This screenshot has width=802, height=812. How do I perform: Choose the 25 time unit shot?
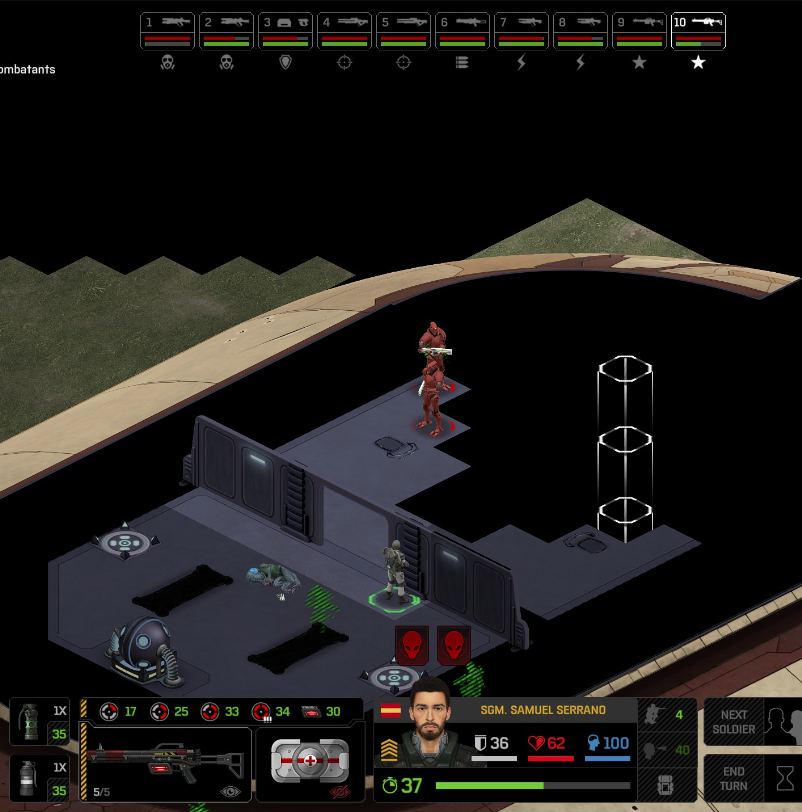click(169, 712)
